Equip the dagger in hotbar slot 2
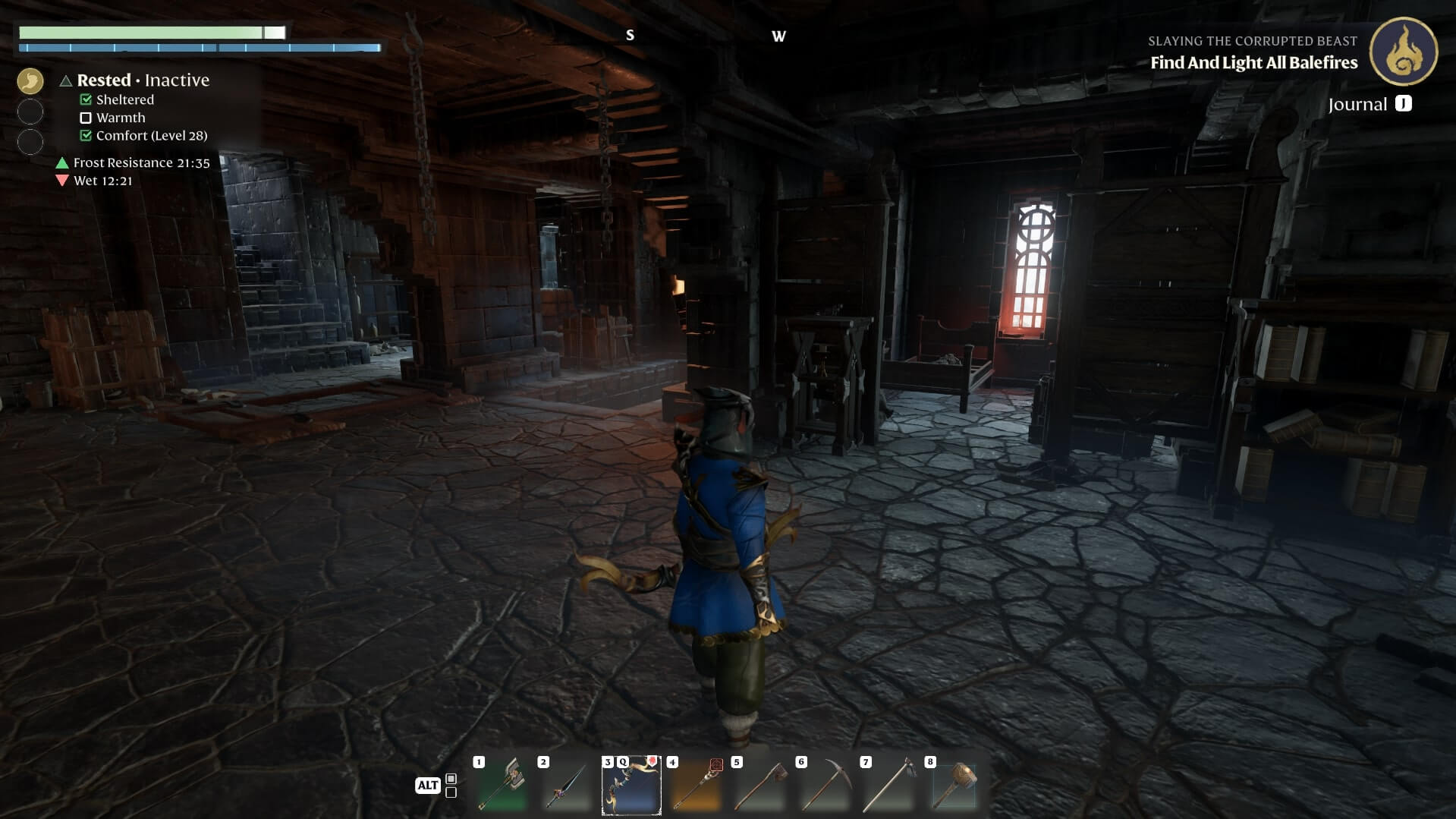The width and height of the screenshot is (1456, 819). (566, 786)
